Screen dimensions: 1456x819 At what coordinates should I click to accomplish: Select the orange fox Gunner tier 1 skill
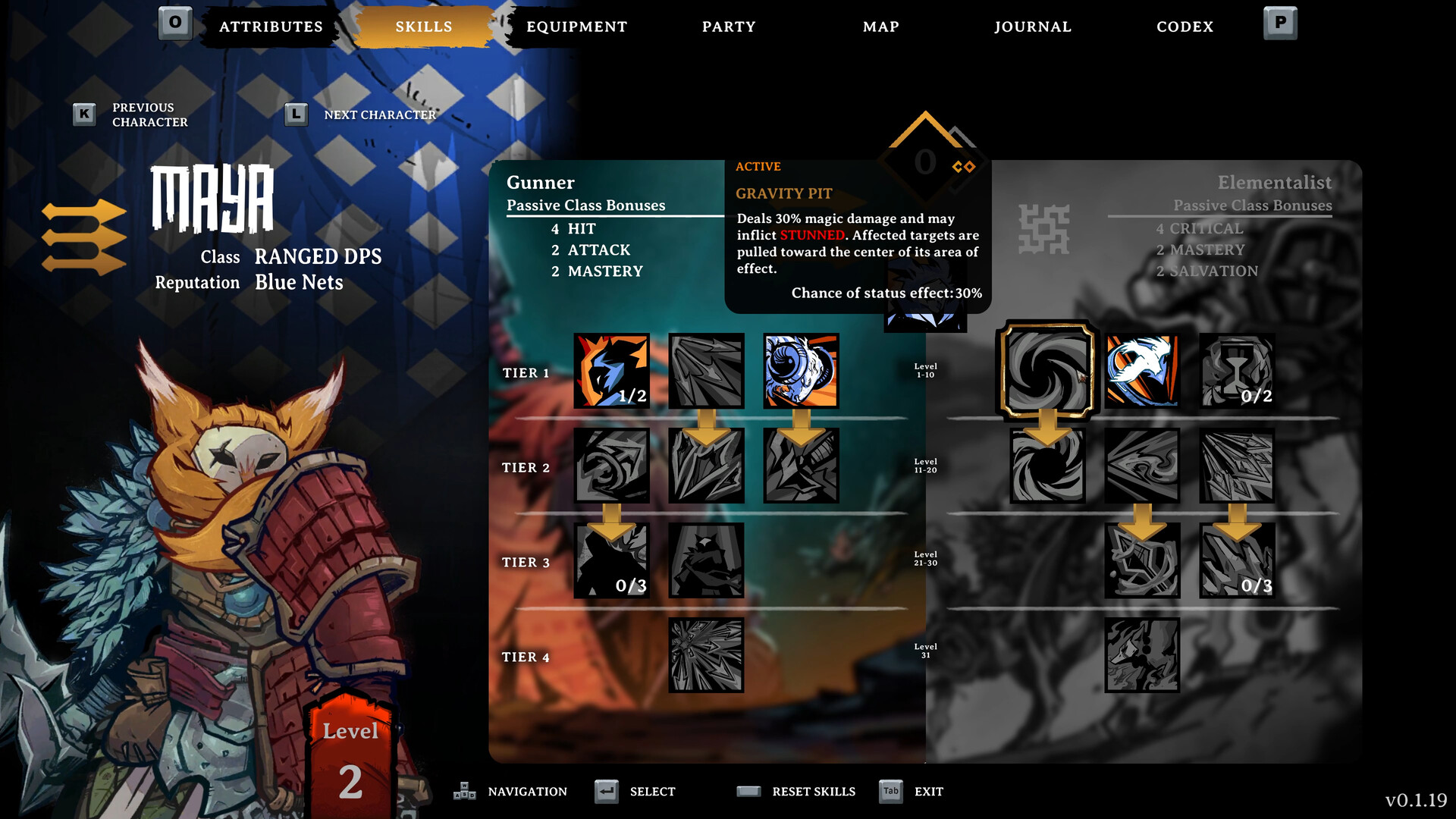(611, 371)
